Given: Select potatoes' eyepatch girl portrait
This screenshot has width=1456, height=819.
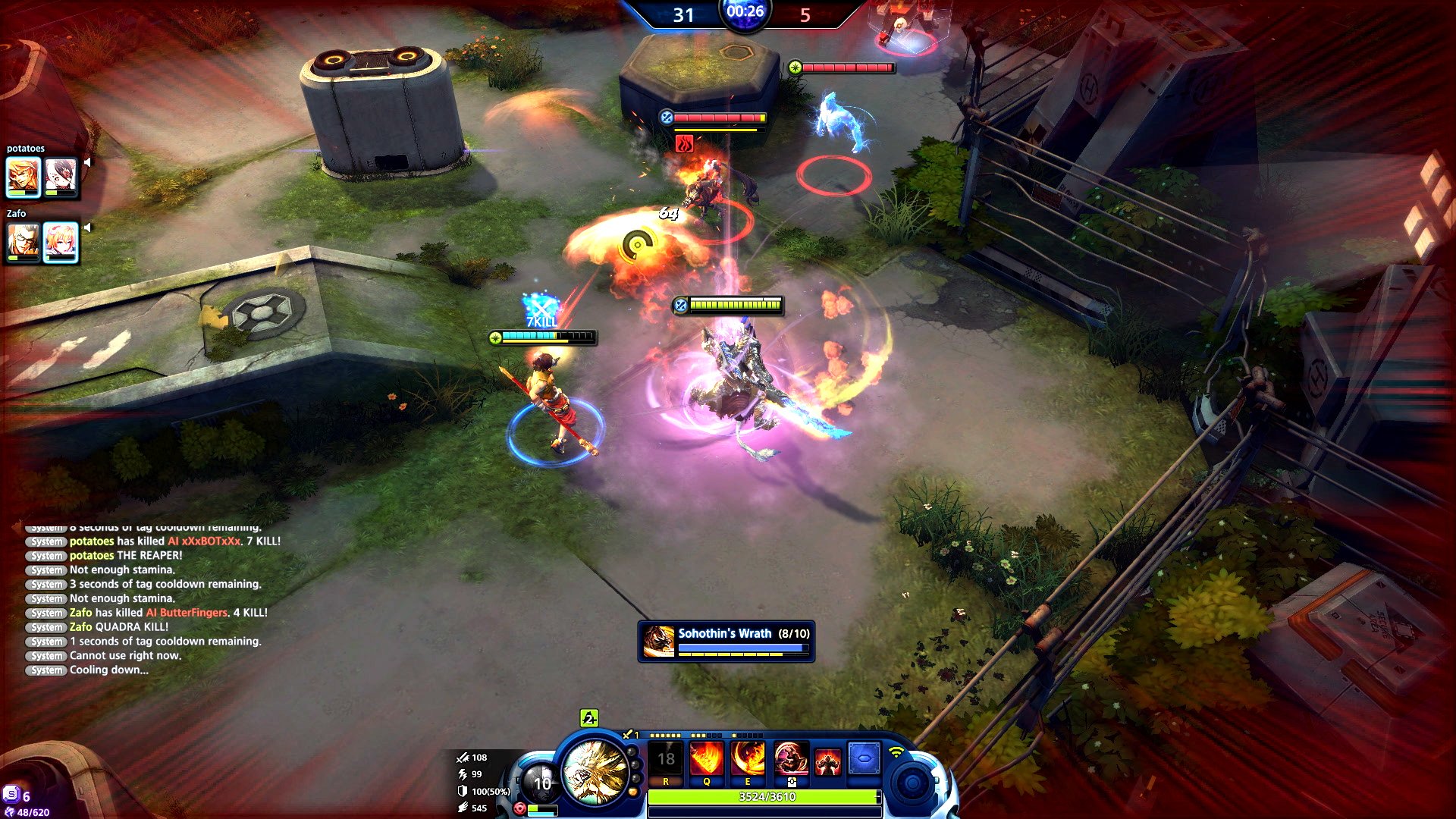Looking at the screenshot, I should (61, 177).
